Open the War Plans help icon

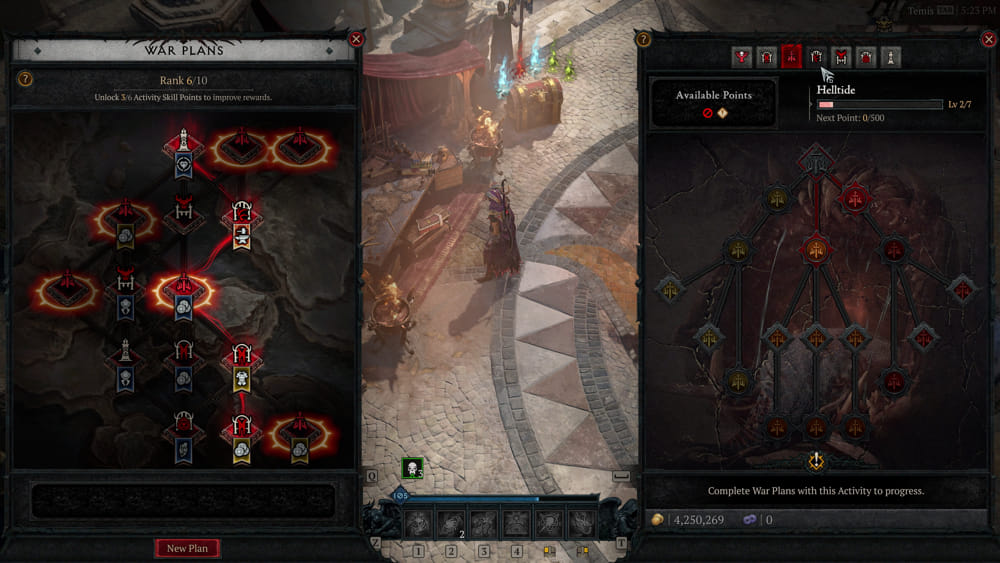[25, 79]
